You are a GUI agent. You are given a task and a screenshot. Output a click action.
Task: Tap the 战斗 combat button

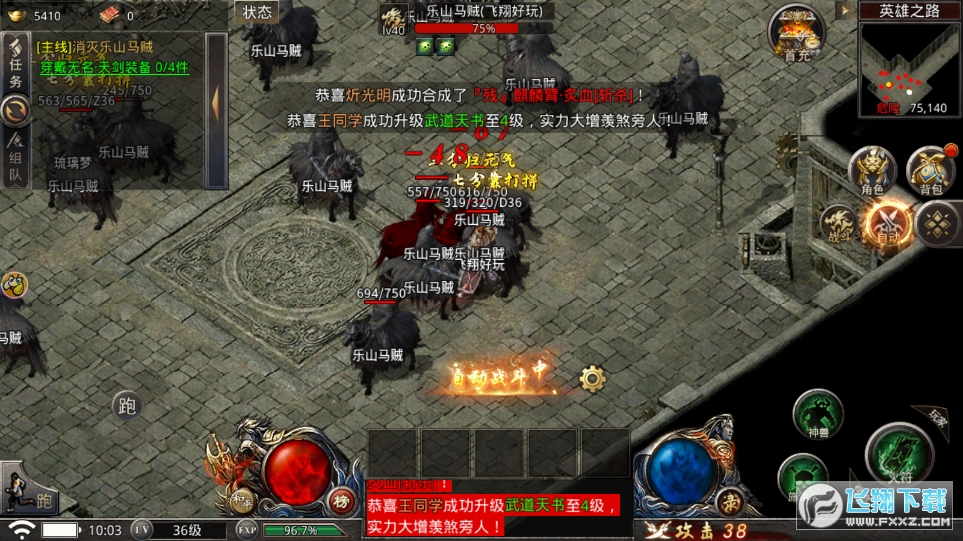pyautogui.click(x=837, y=226)
